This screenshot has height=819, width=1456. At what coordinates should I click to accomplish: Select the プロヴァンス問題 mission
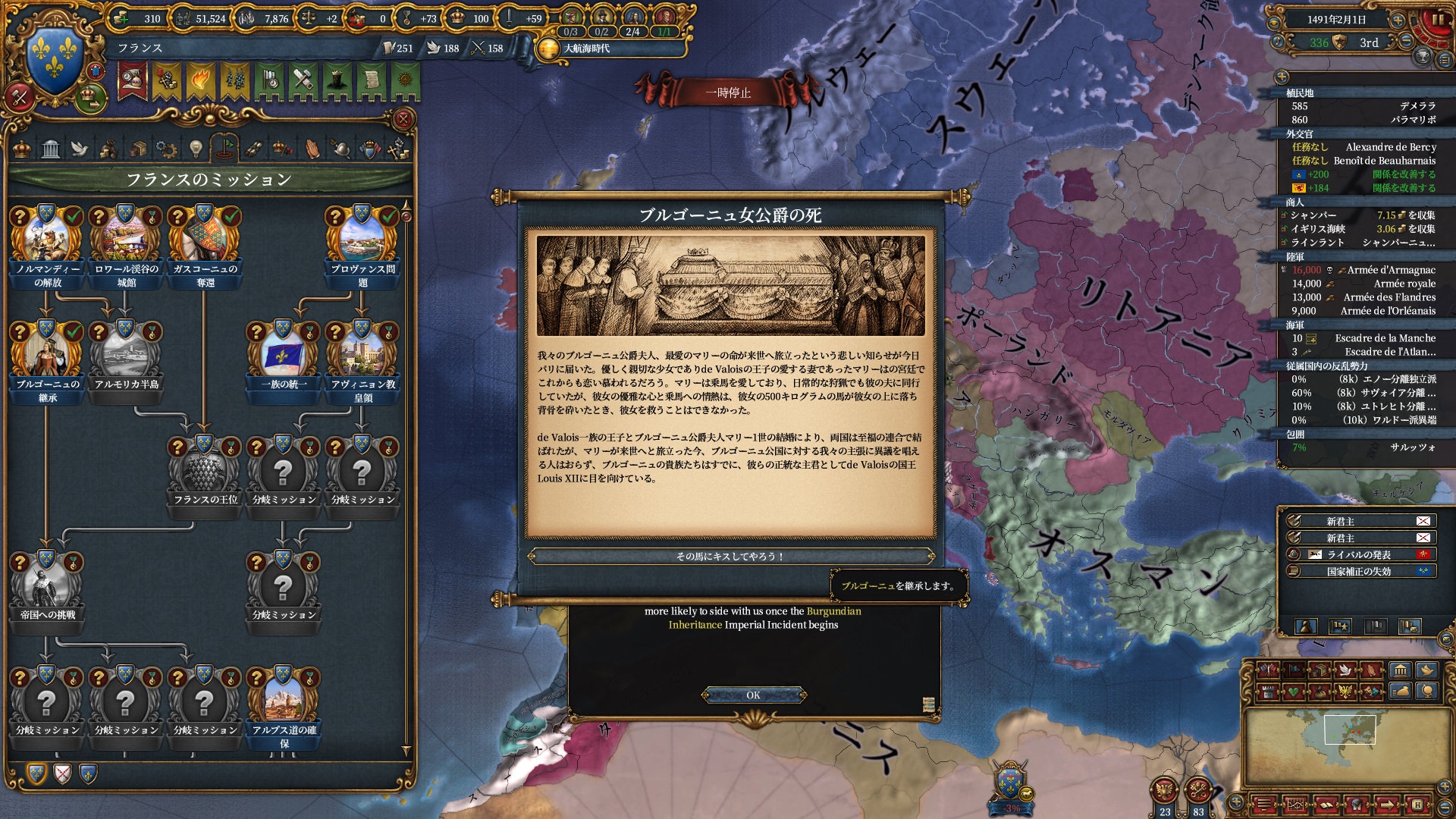(362, 244)
